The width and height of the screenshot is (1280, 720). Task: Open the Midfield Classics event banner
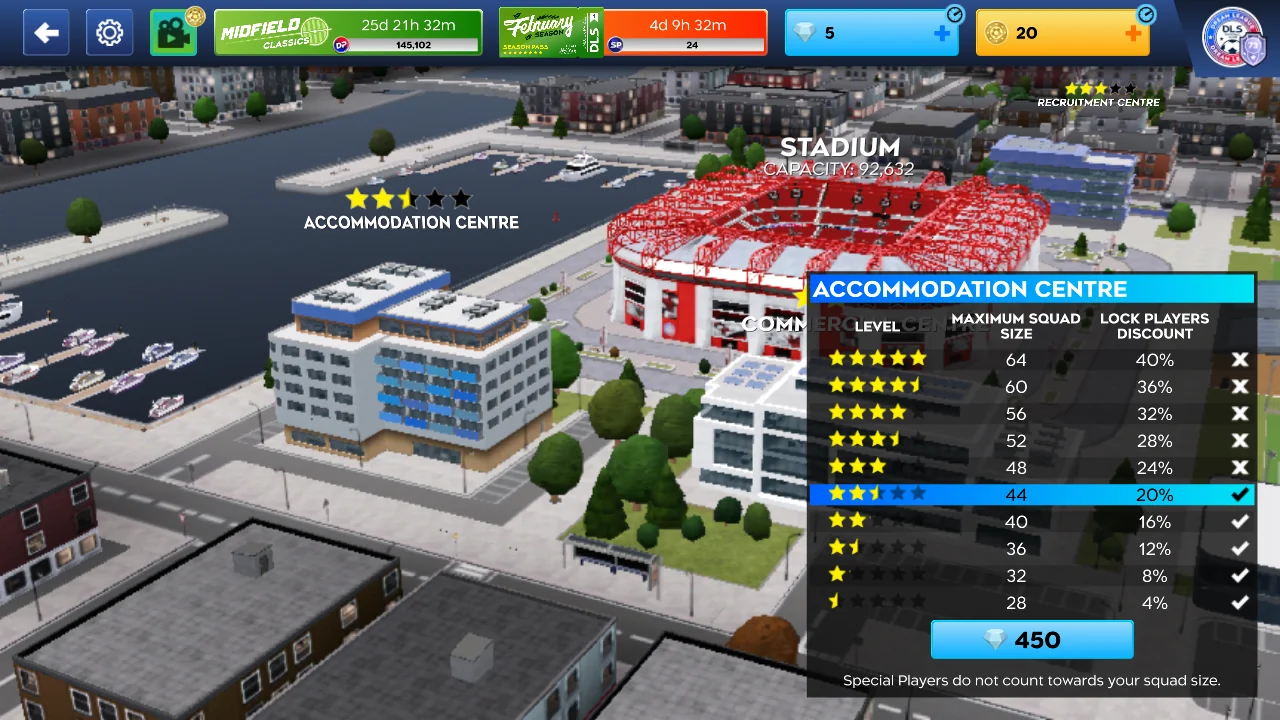click(348, 33)
